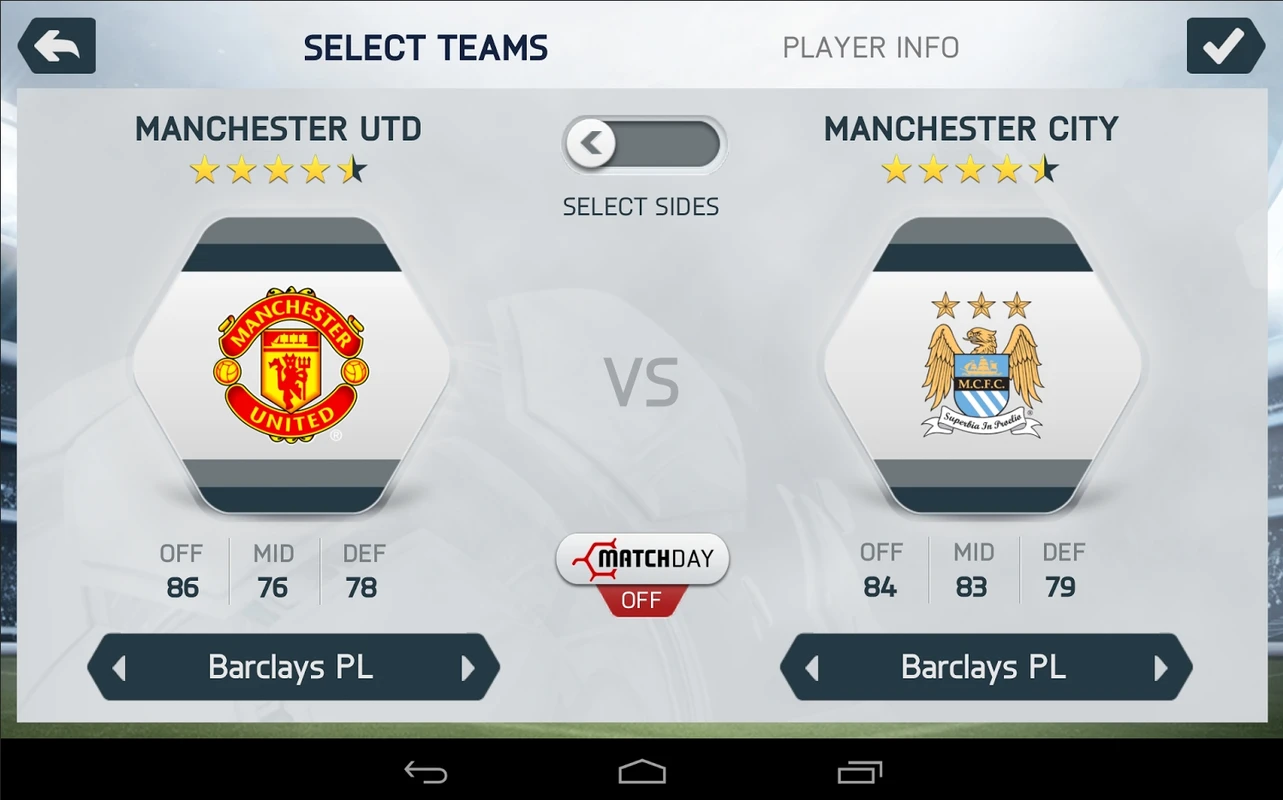Click the Manchester City crest
Image resolution: width=1283 pixels, height=800 pixels.
pyautogui.click(x=981, y=365)
